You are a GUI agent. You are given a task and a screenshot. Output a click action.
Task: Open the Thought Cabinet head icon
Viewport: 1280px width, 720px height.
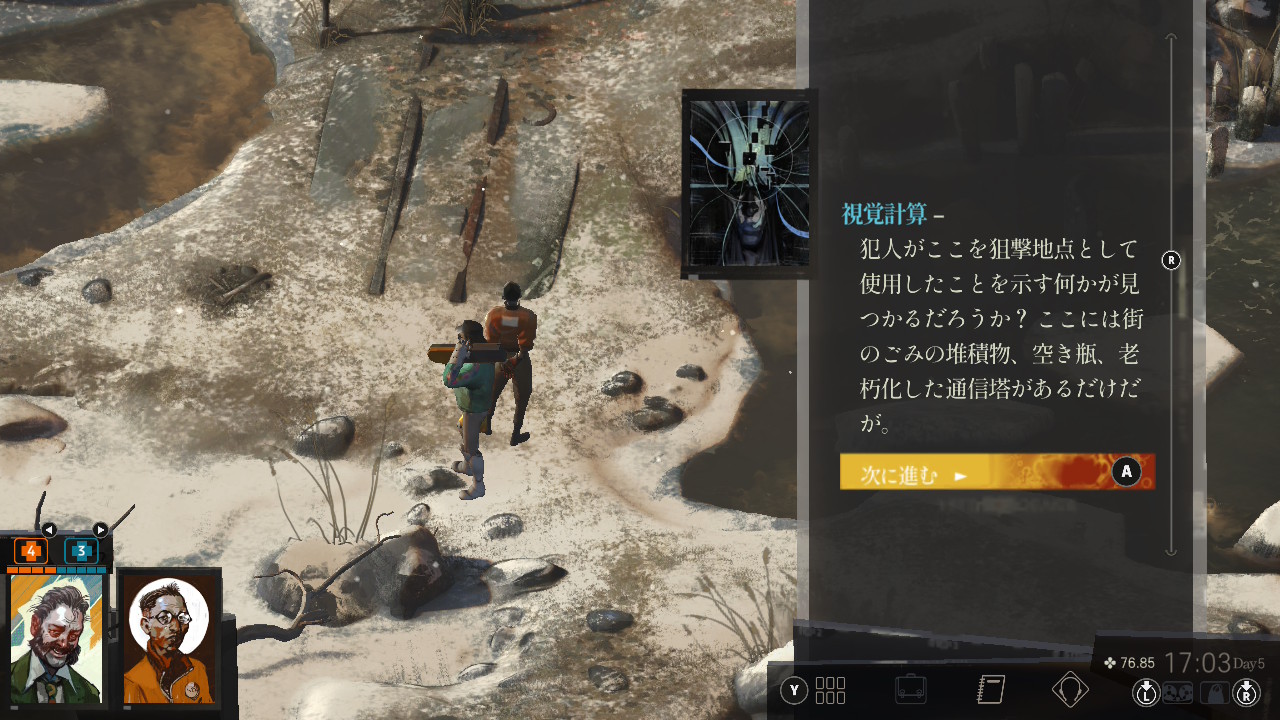click(x=1070, y=690)
